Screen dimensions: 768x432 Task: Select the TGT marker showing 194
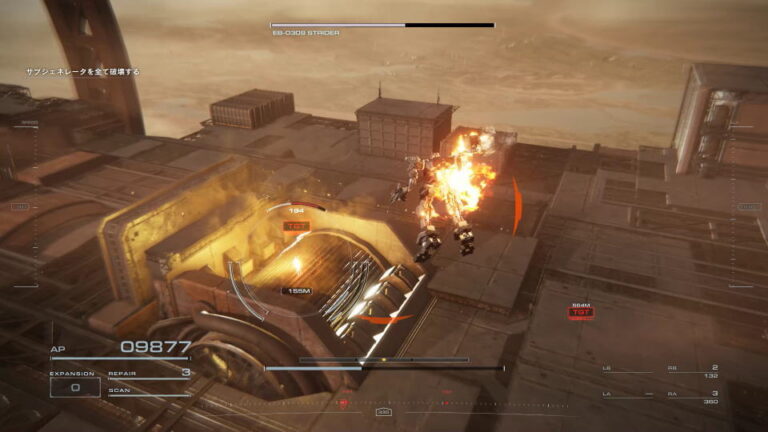click(x=296, y=226)
